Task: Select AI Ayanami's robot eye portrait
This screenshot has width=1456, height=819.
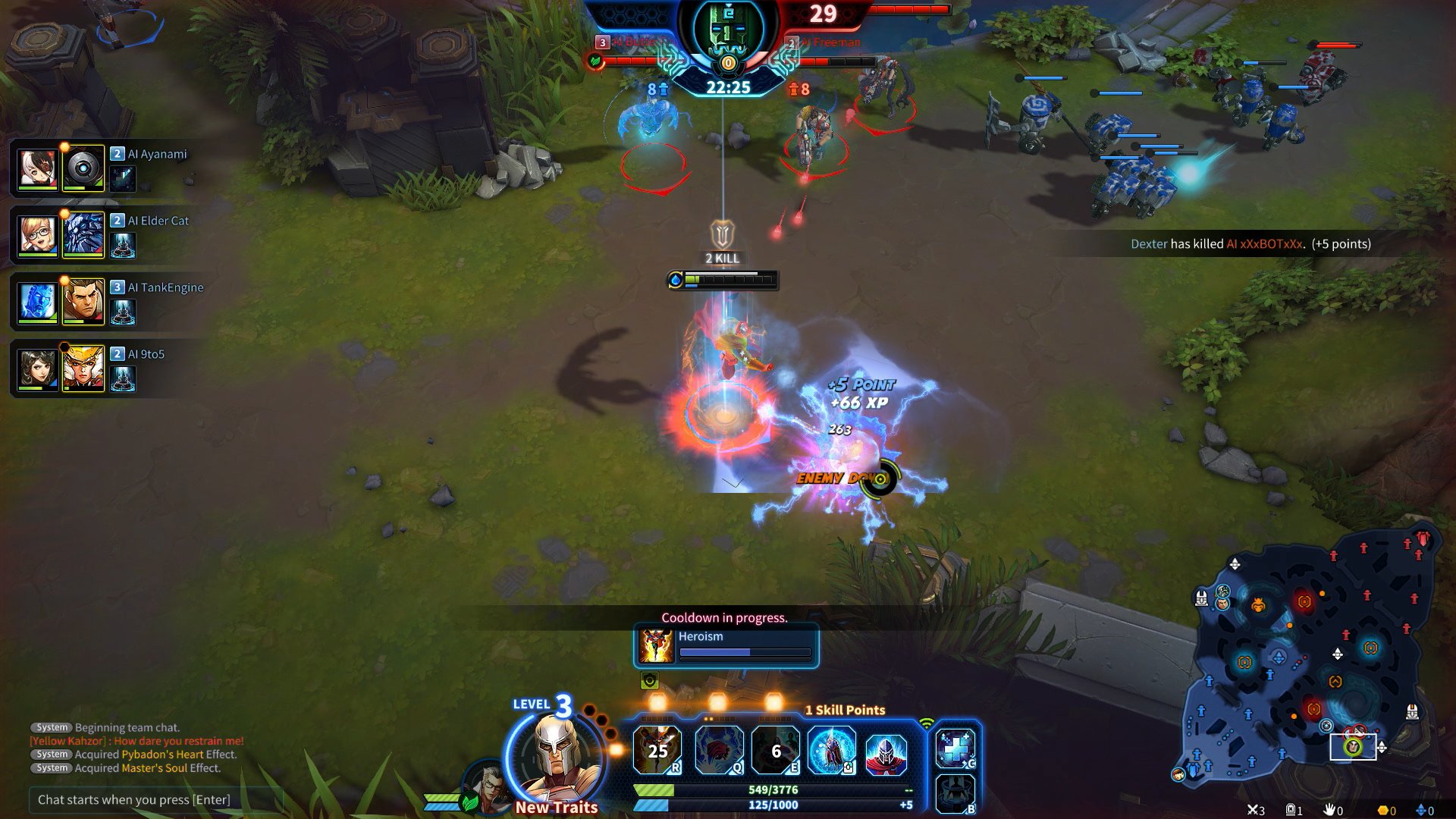Action: point(83,168)
